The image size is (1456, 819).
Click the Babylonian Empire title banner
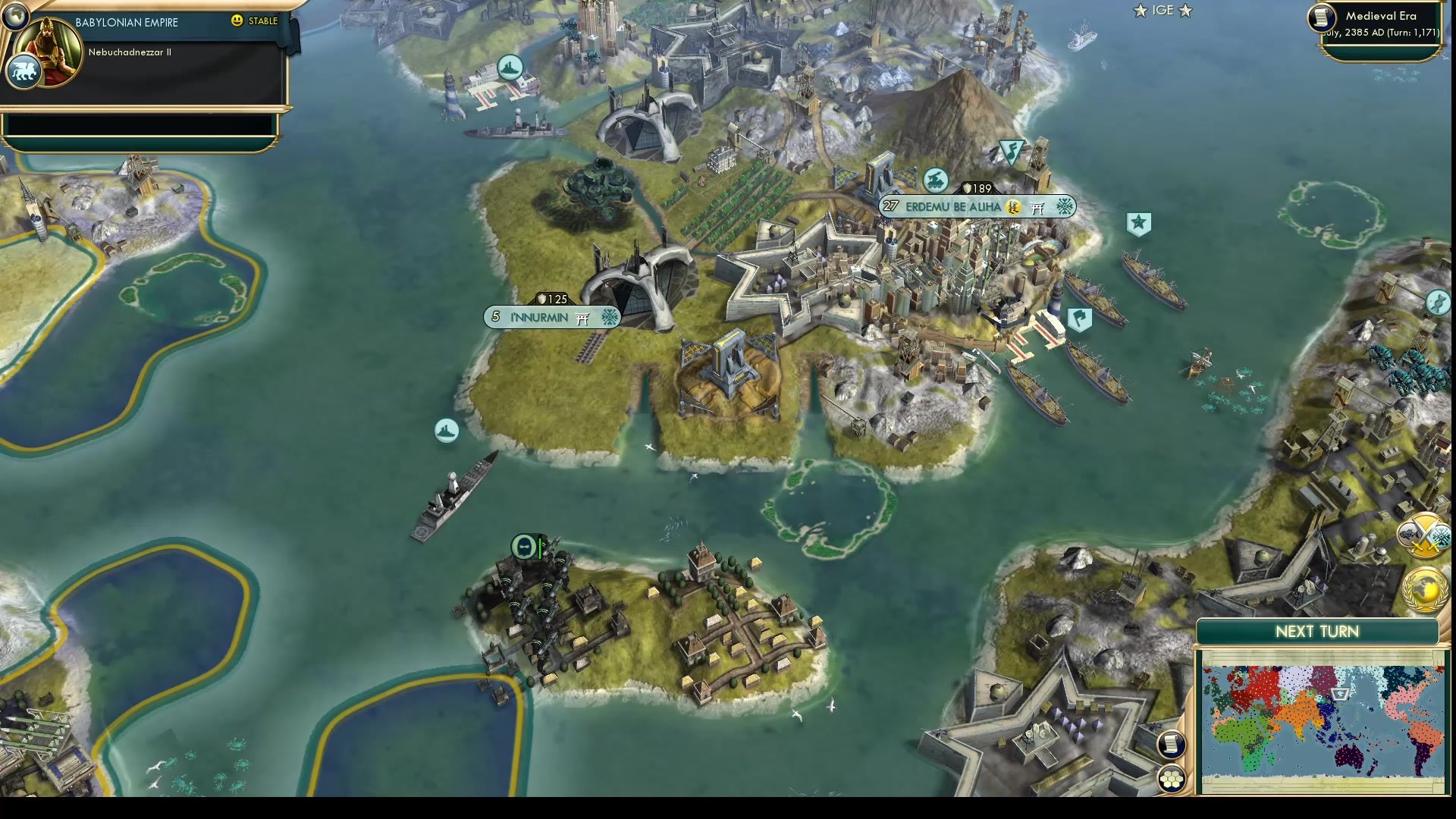point(126,23)
